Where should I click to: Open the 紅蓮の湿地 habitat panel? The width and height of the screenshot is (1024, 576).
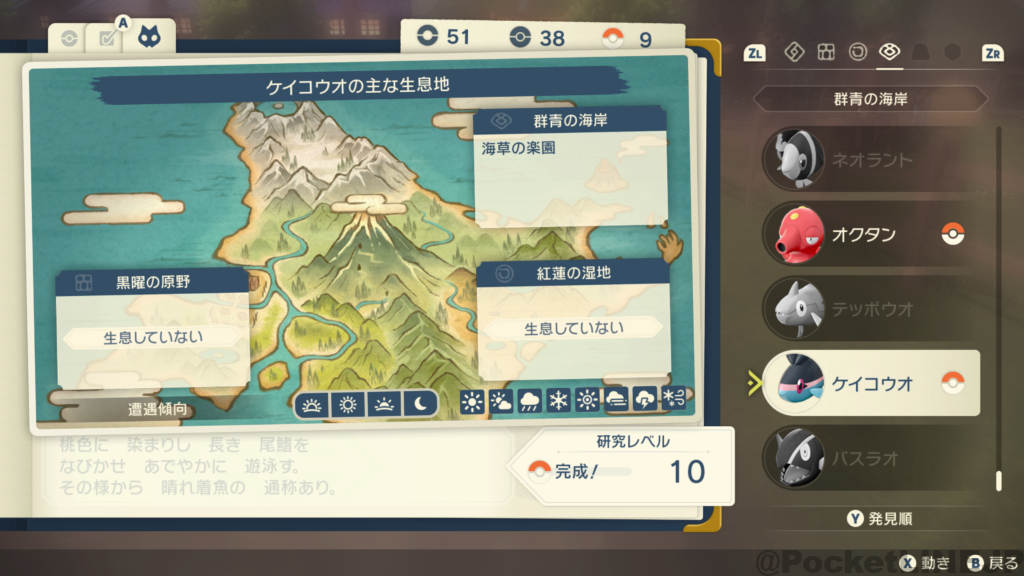[x=573, y=317]
